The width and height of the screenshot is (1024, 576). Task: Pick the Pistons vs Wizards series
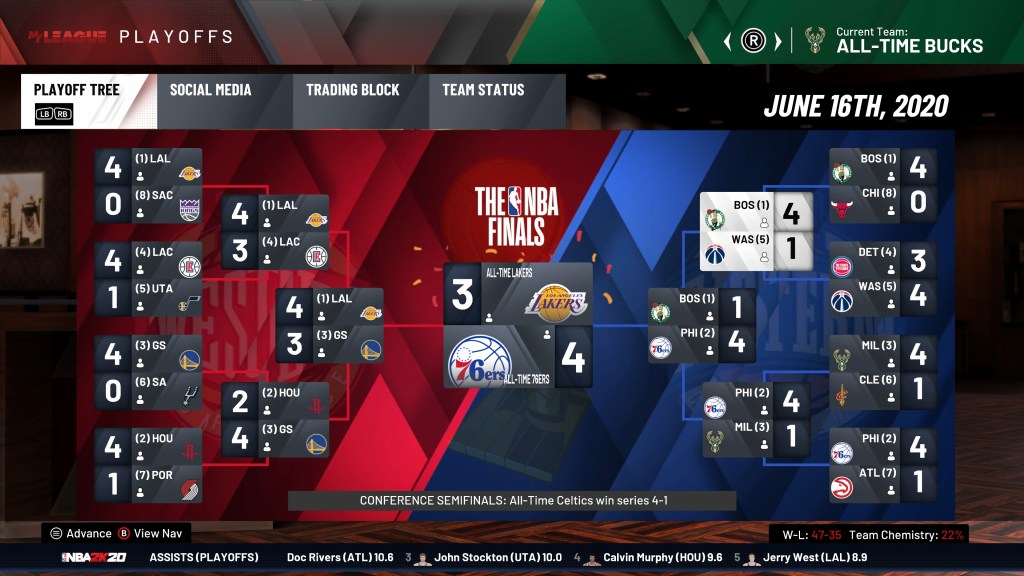pyautogui.click(x=883, y=278)
